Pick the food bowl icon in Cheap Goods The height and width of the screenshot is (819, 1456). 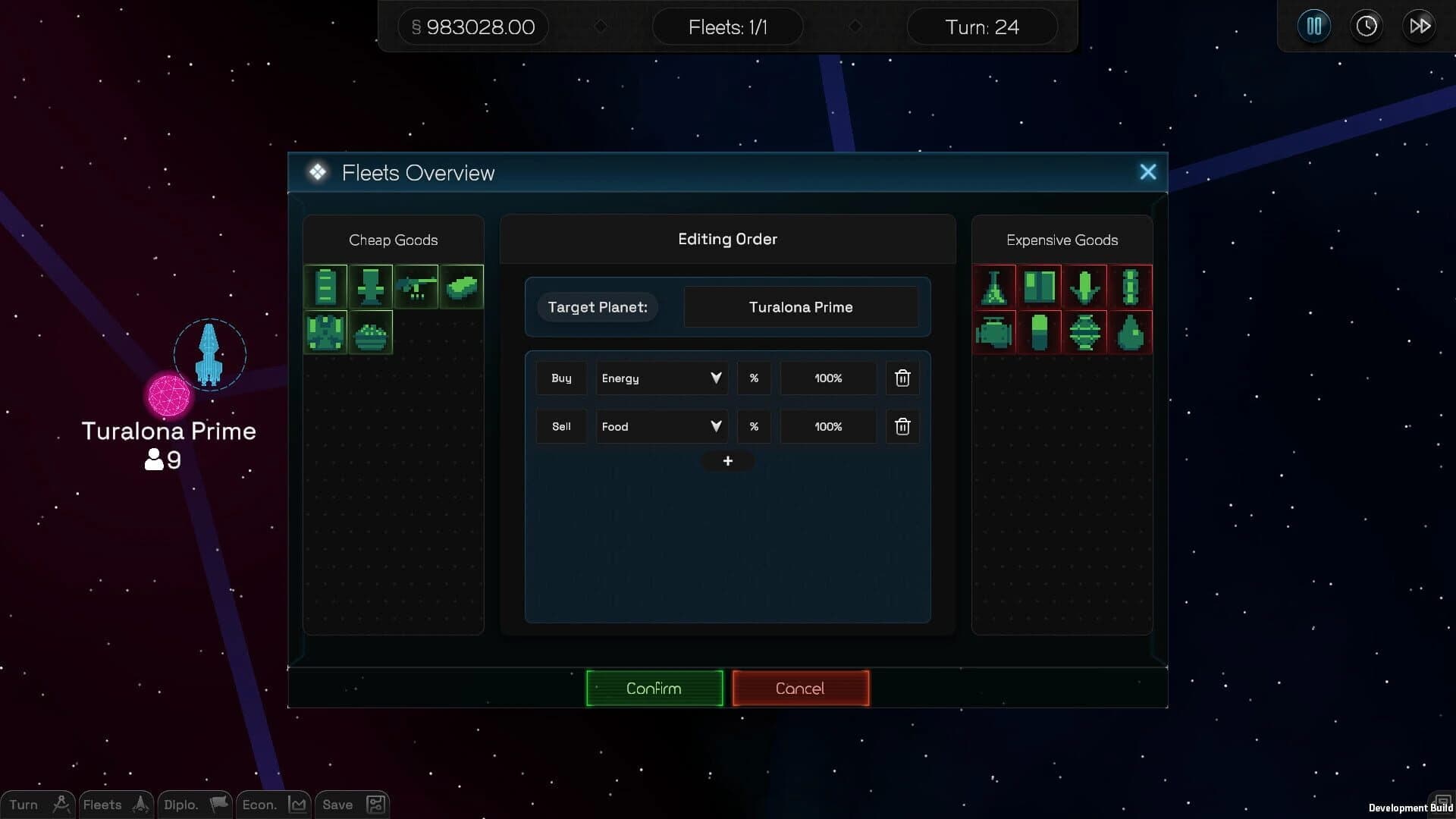(371, 332)
